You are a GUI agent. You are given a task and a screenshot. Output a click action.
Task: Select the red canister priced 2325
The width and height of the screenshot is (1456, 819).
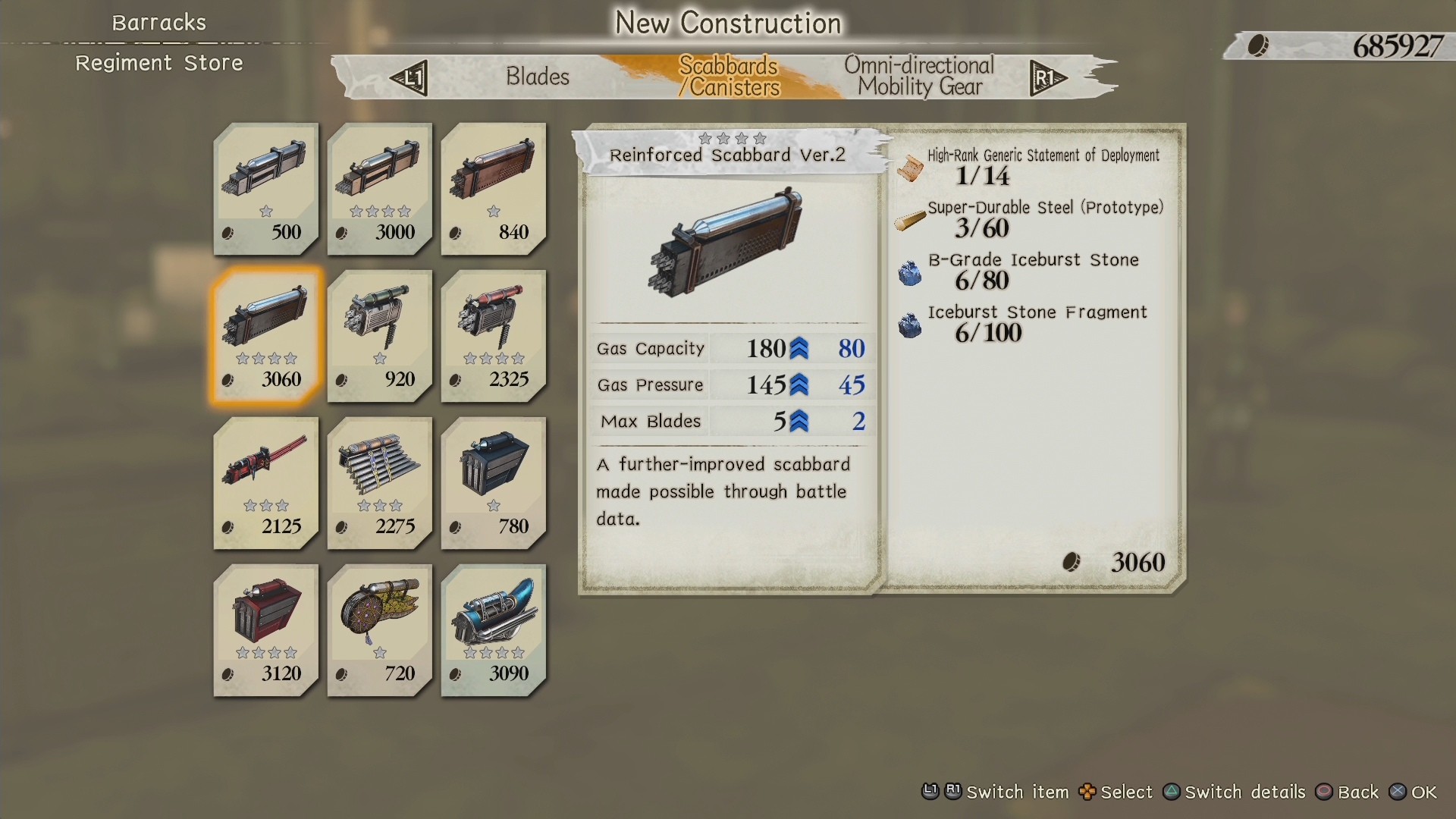(x=494, y=334)
